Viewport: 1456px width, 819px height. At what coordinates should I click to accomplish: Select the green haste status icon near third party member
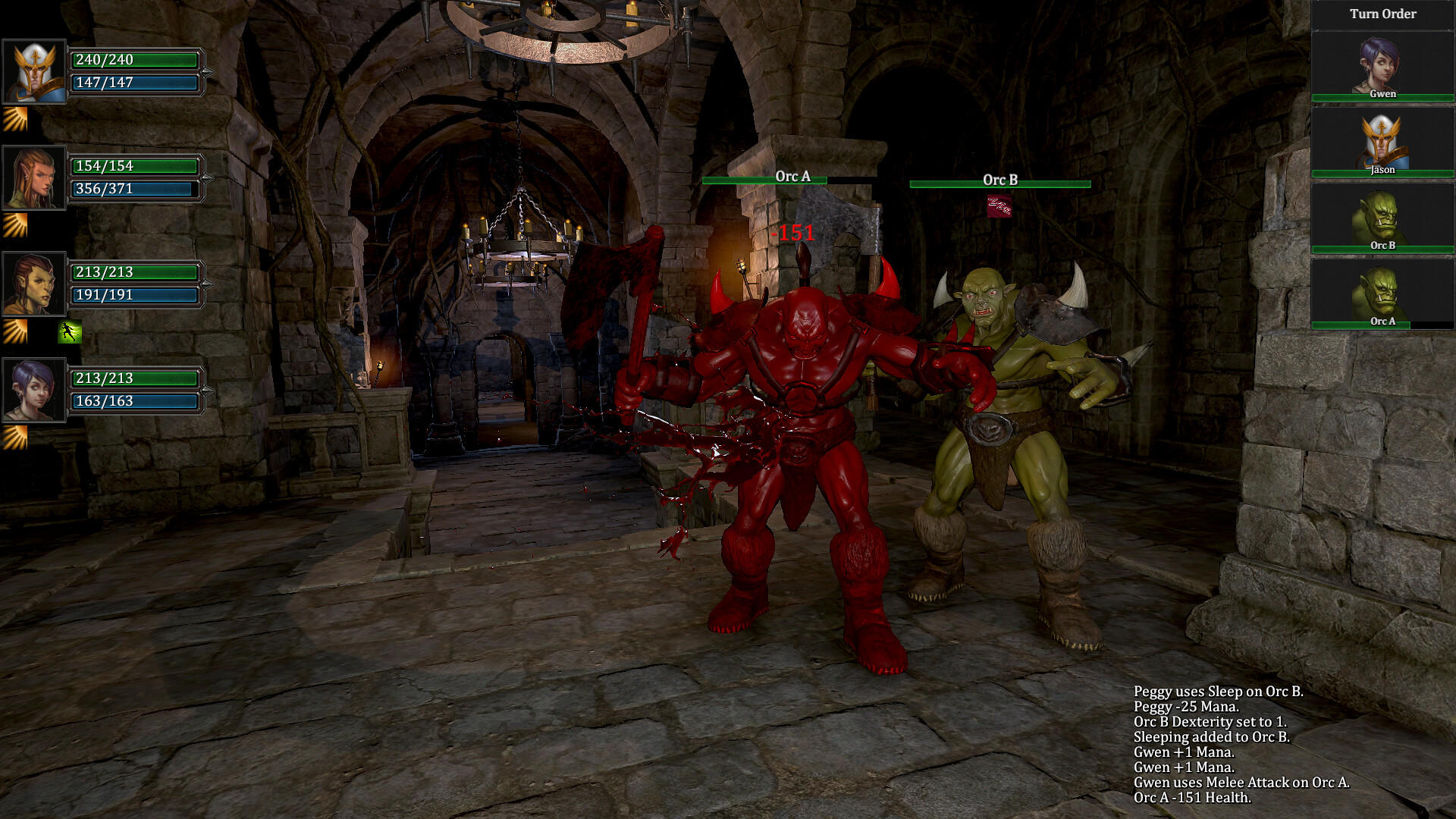[69, 332]
